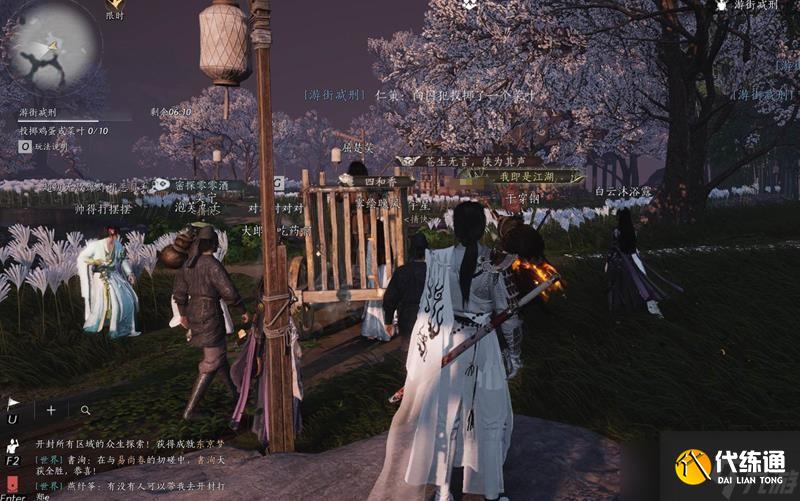Click the white flag icon

pos(13,404)
